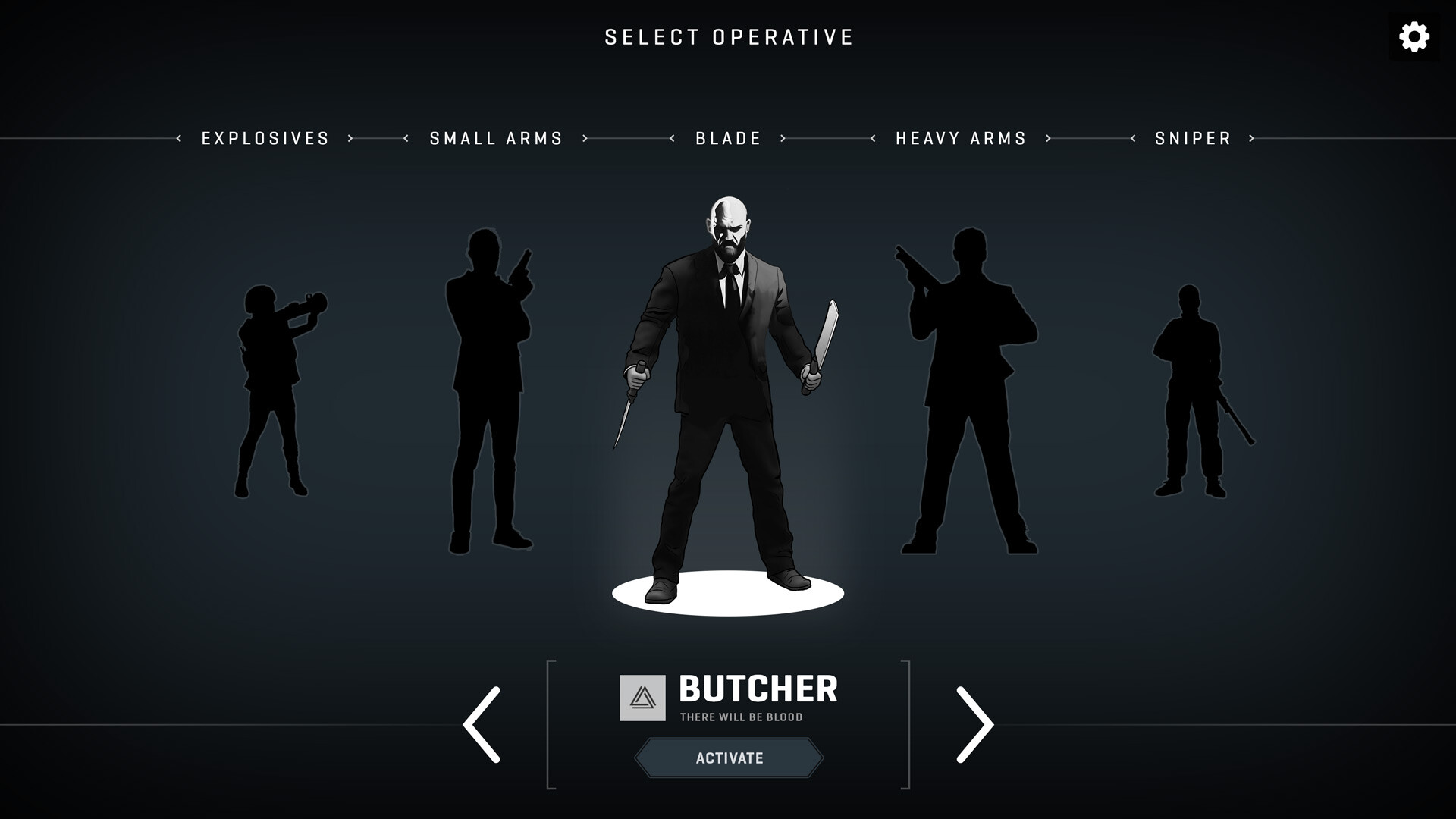Switch to the Heavy Arms category
This screenshot has height=819, width=1456.
[x=961, y=138]
